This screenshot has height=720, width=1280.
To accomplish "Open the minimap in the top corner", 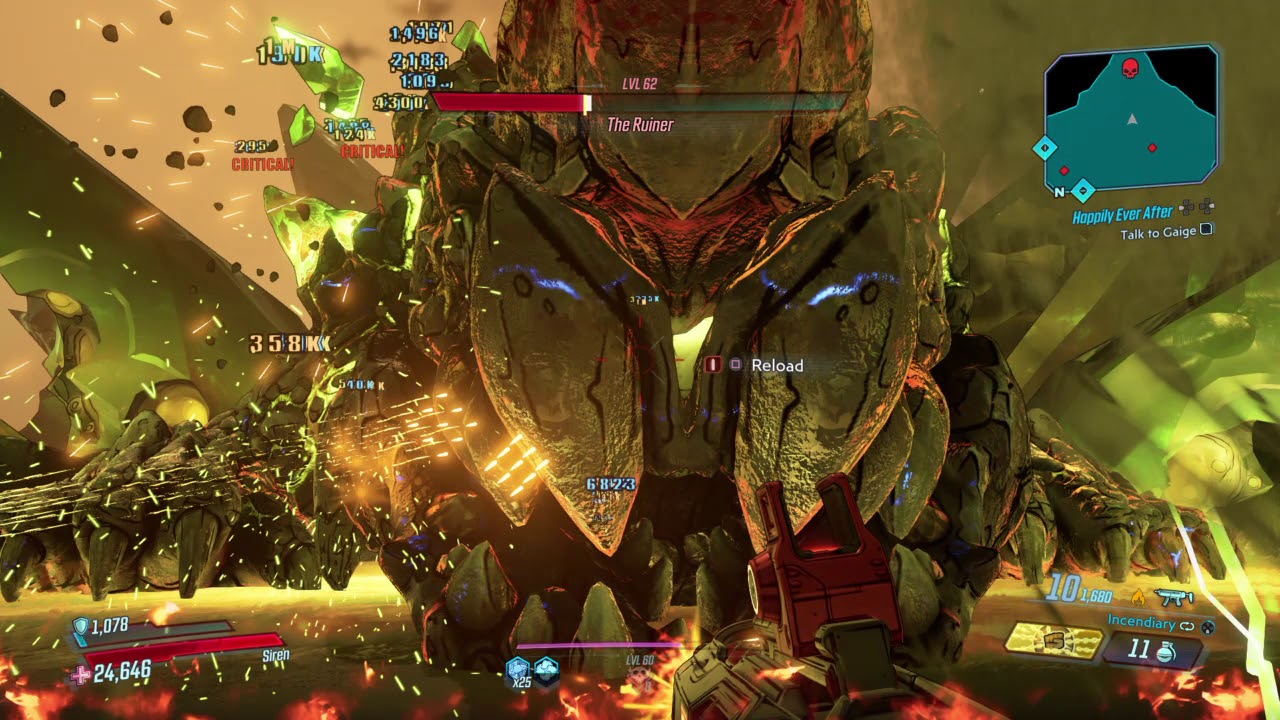I will click(1131, 119).
